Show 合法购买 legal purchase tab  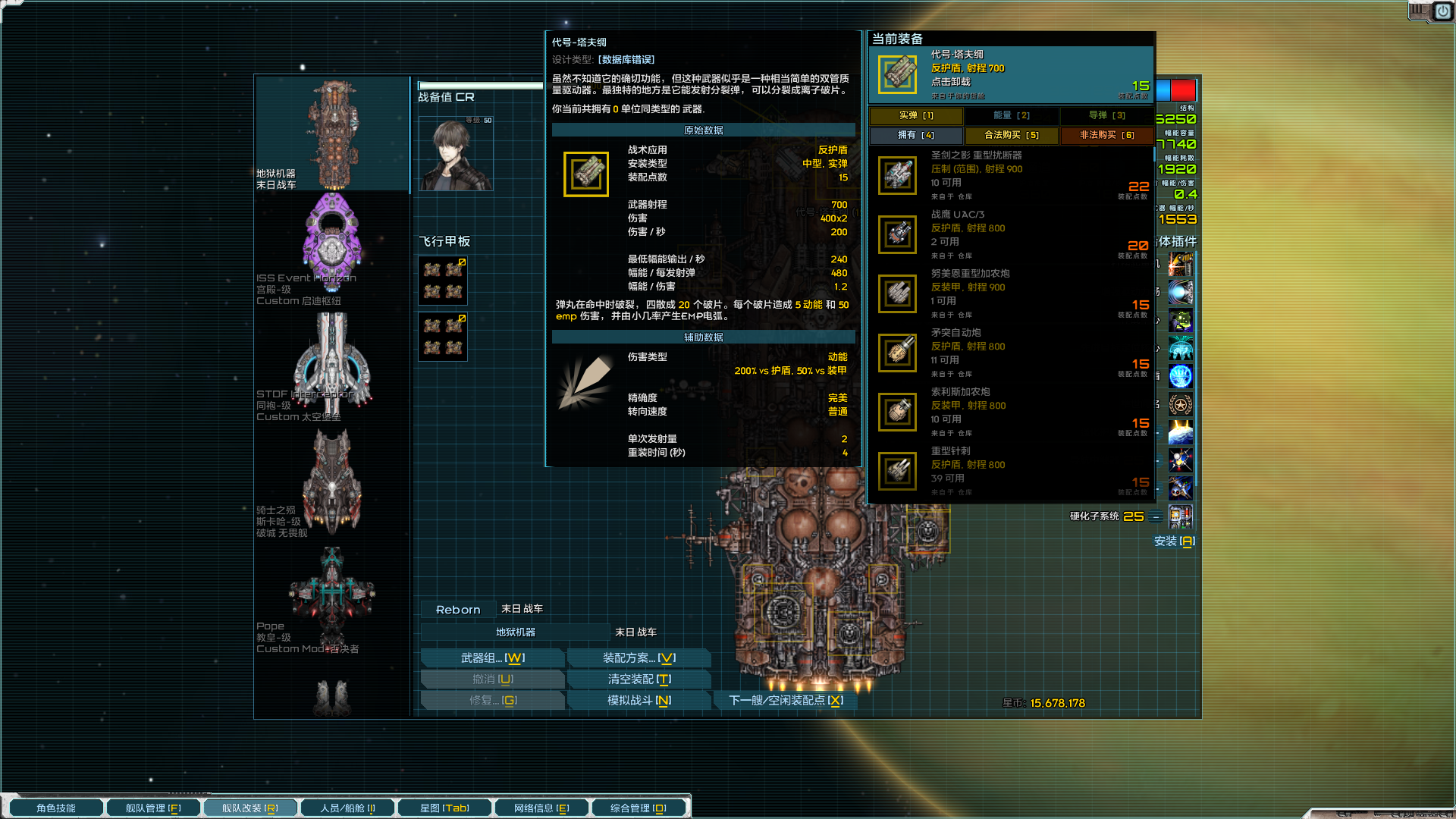coord(1012,135)
